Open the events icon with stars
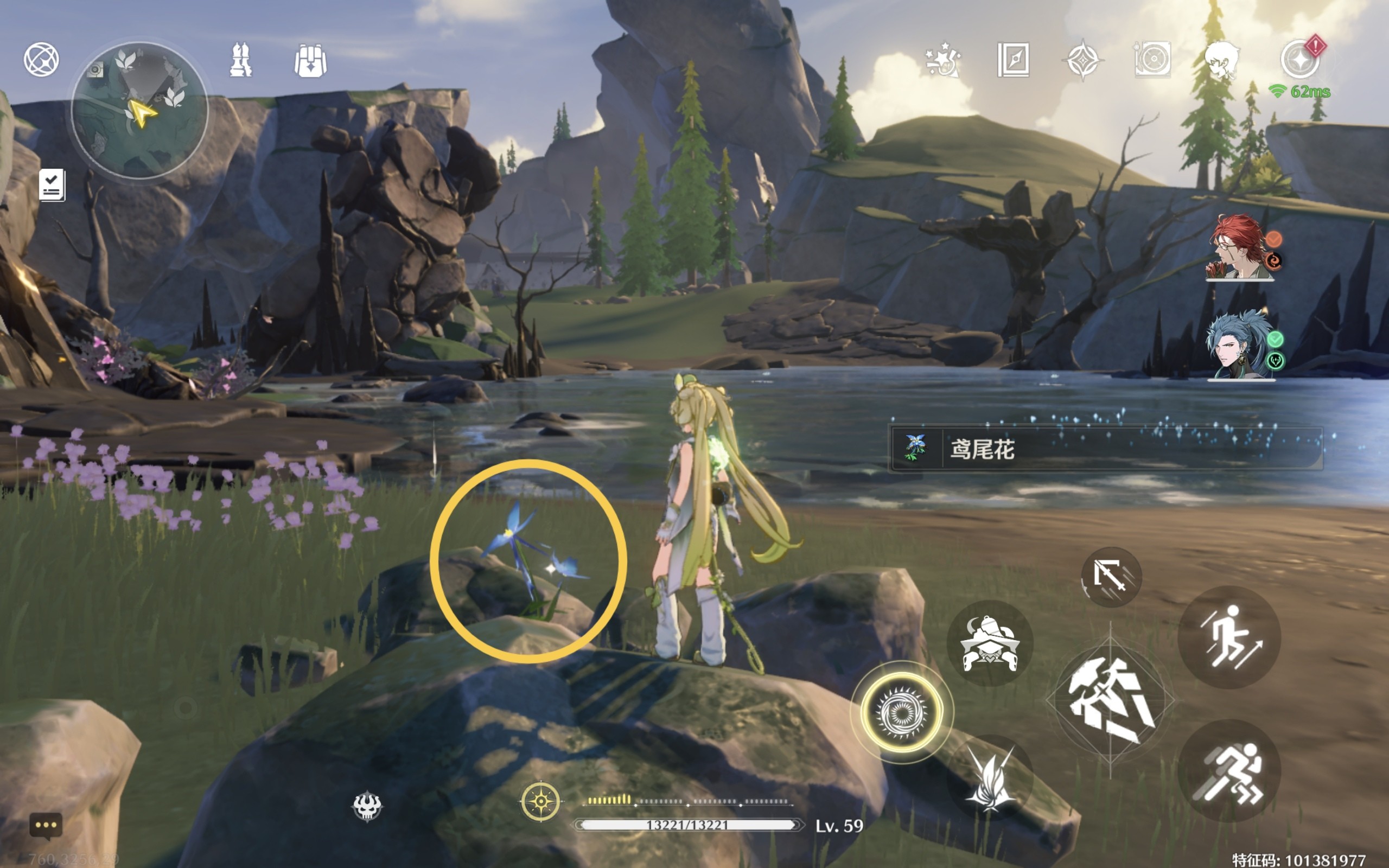This screenshot has height=868, width=1389. pyautogui.click(x=942, y=60)
